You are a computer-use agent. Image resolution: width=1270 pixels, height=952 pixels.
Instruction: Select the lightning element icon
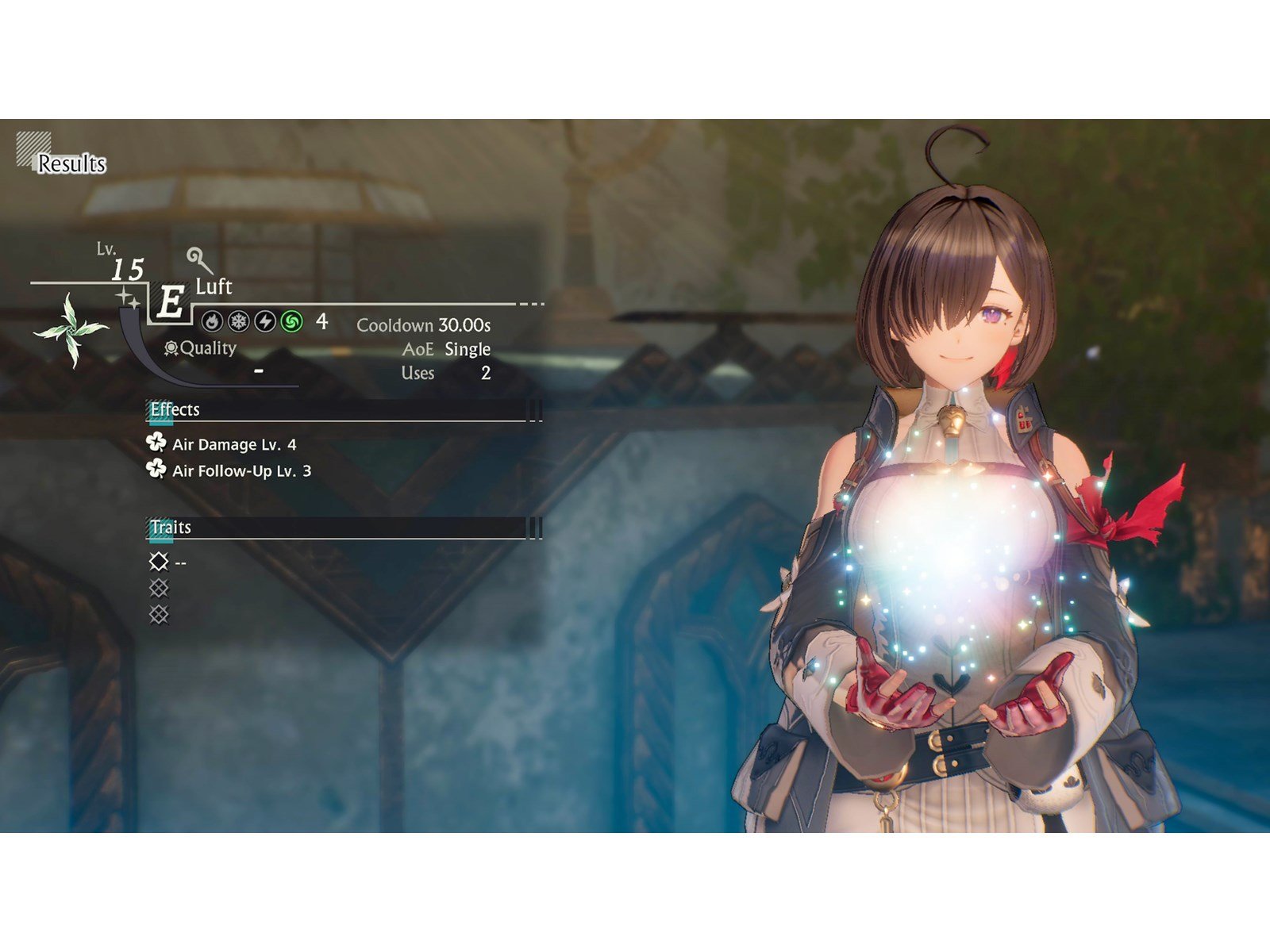[x=265, y=322]
